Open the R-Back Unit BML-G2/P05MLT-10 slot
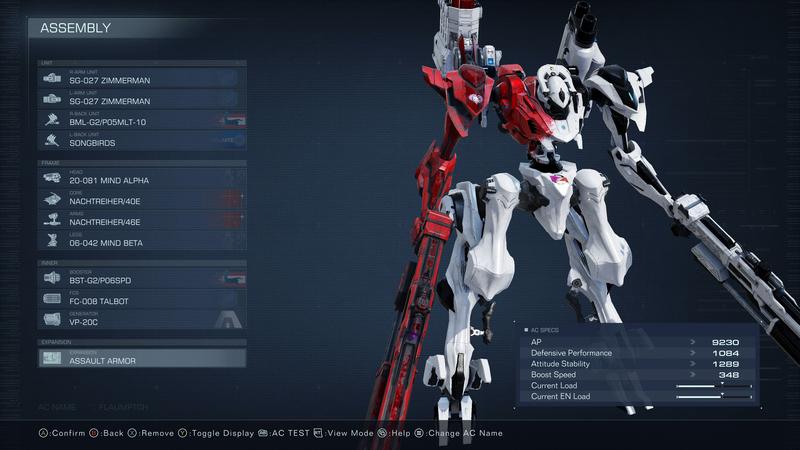This screenshot has height=450, width=800. click(x=142, y=120)
